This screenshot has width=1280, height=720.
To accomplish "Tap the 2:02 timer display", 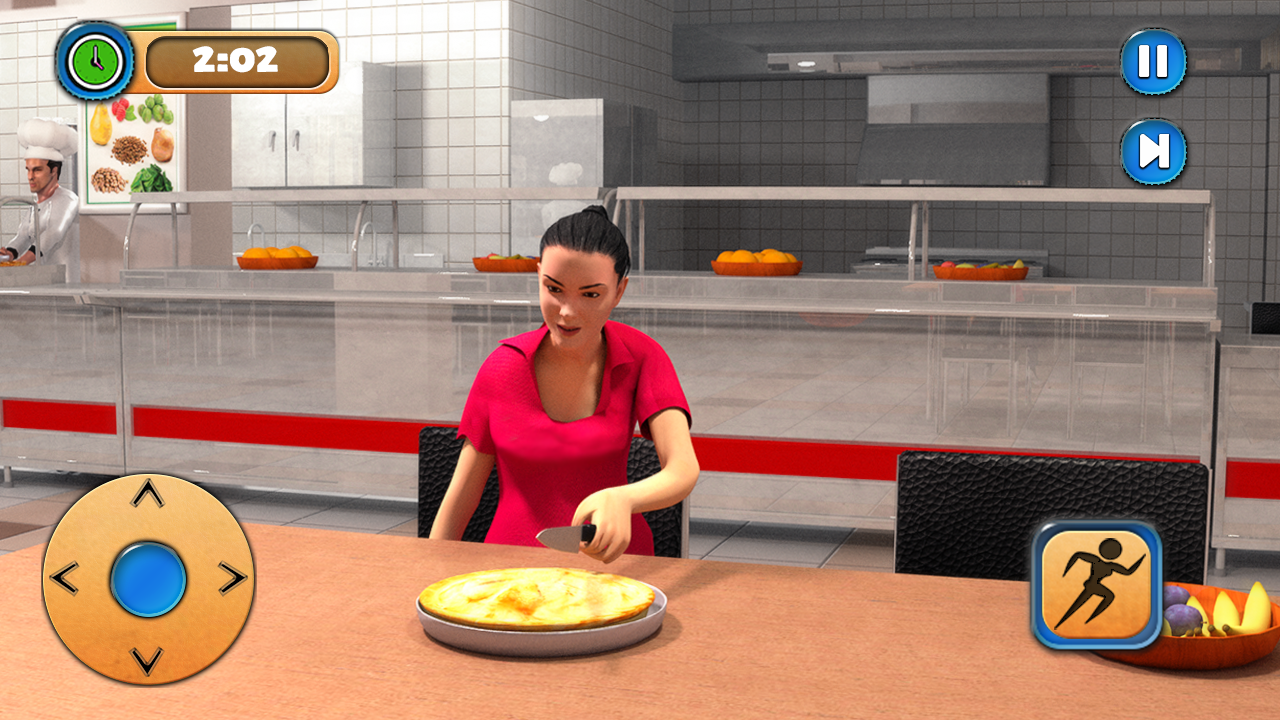I will [x=237, y=61].
